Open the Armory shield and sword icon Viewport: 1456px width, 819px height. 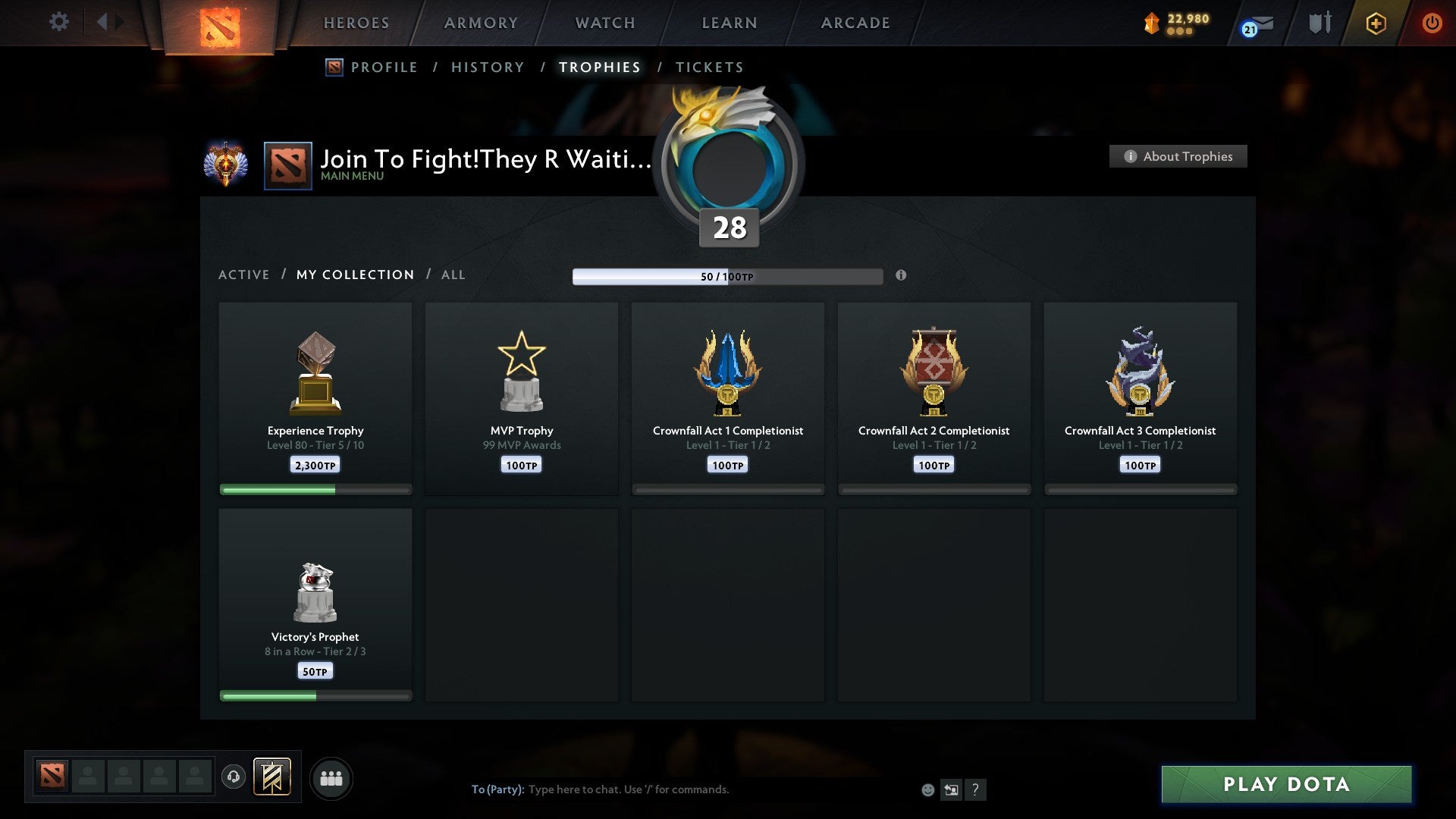click(1319, 23)
